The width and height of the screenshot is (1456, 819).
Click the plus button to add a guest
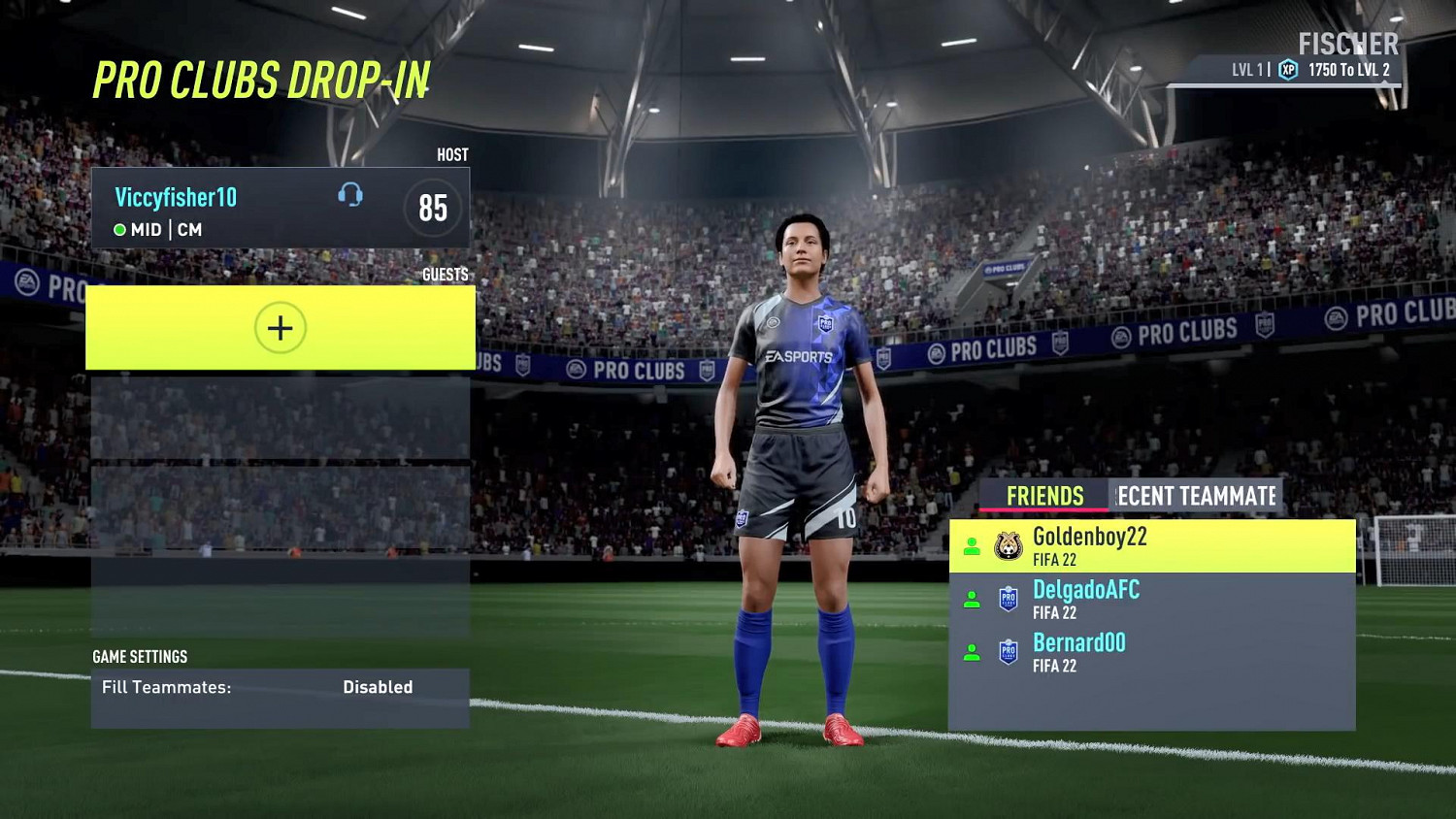[280, 327]
